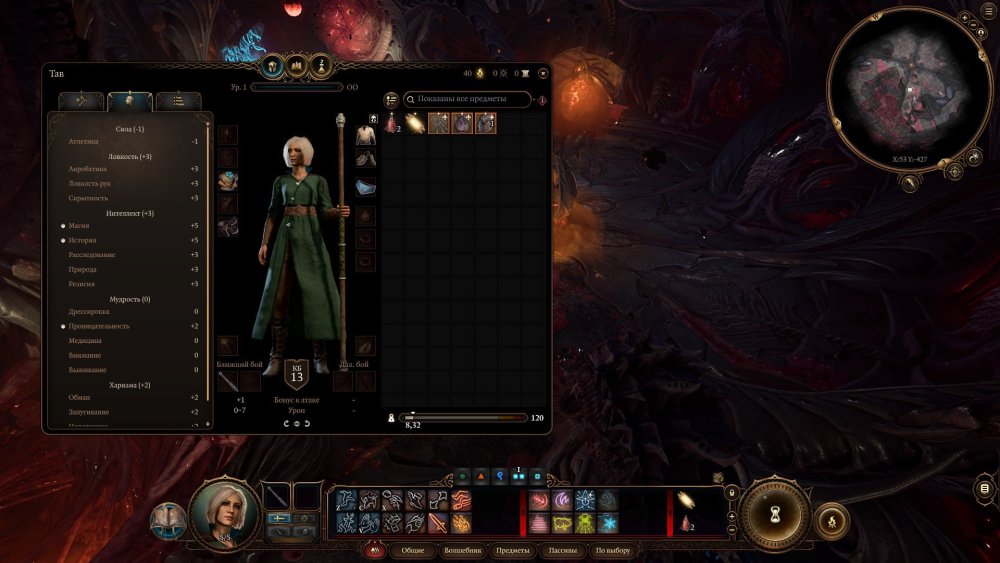Viewport: 1000px width, 563px height.
Task: Close the character inventory panel
Action: (x=543, y=73)
